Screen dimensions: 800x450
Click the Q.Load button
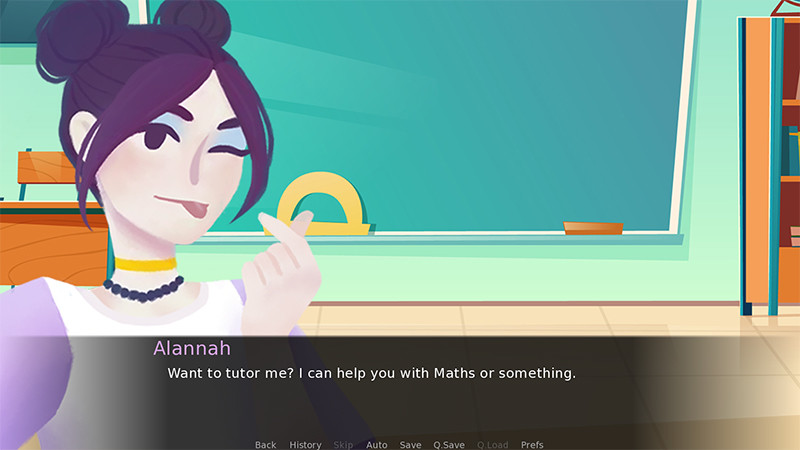coord(492,444)
